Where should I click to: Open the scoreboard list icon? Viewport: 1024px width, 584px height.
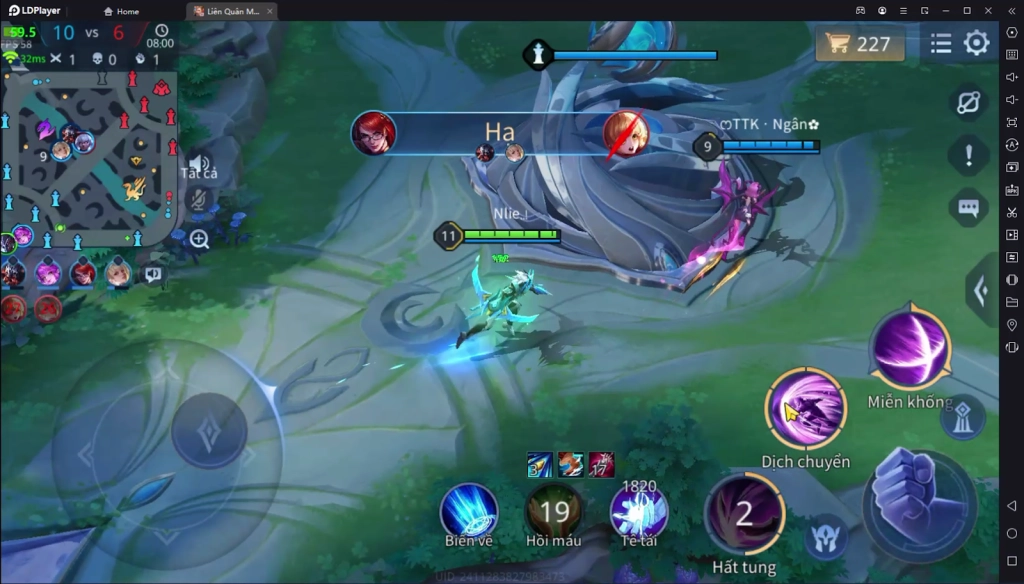coord(941,44)
